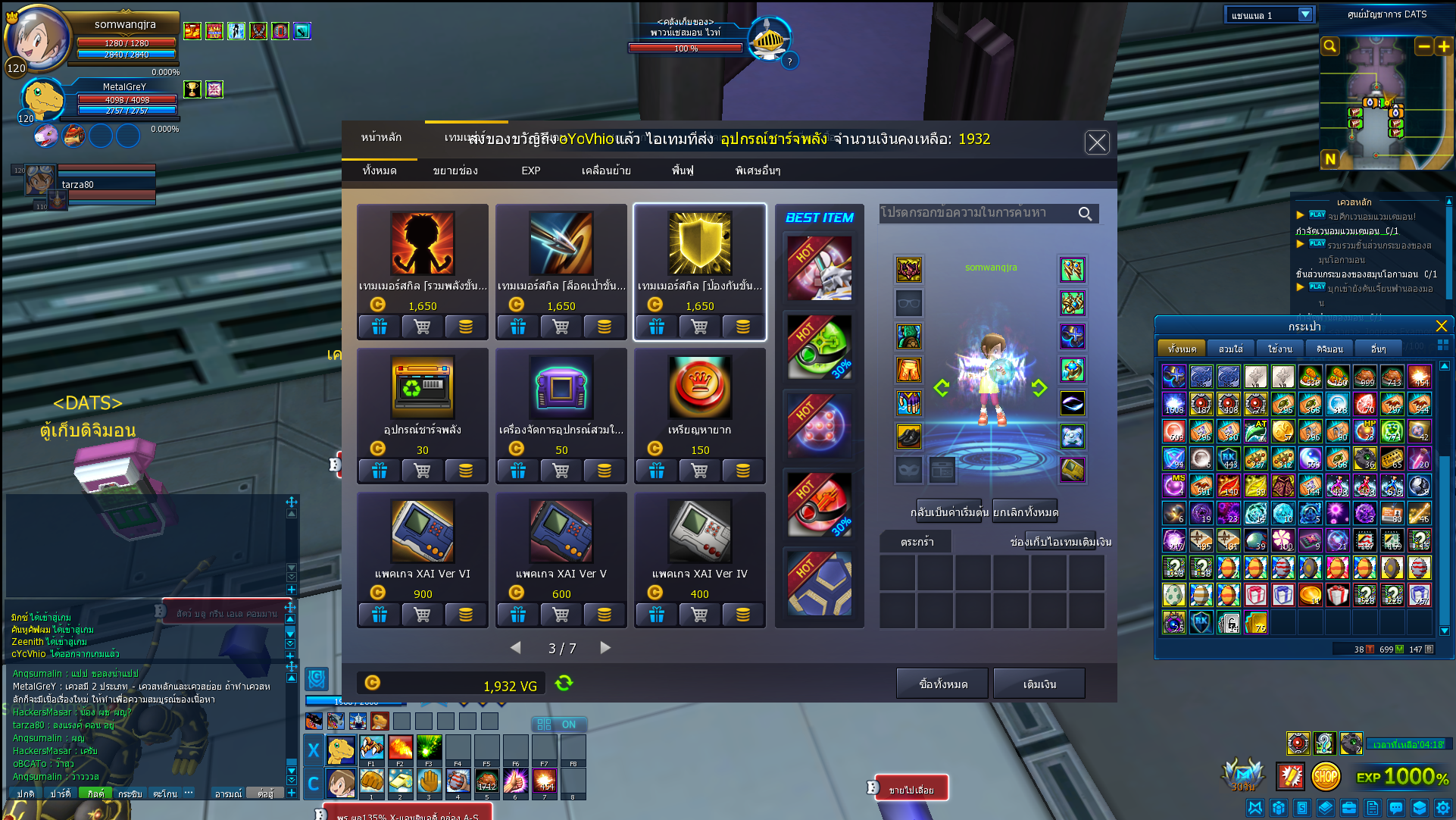Click ยกเลิกทั้งหมด to cancel all previews
The image size is (1456, 820).
pos(1025,512)
